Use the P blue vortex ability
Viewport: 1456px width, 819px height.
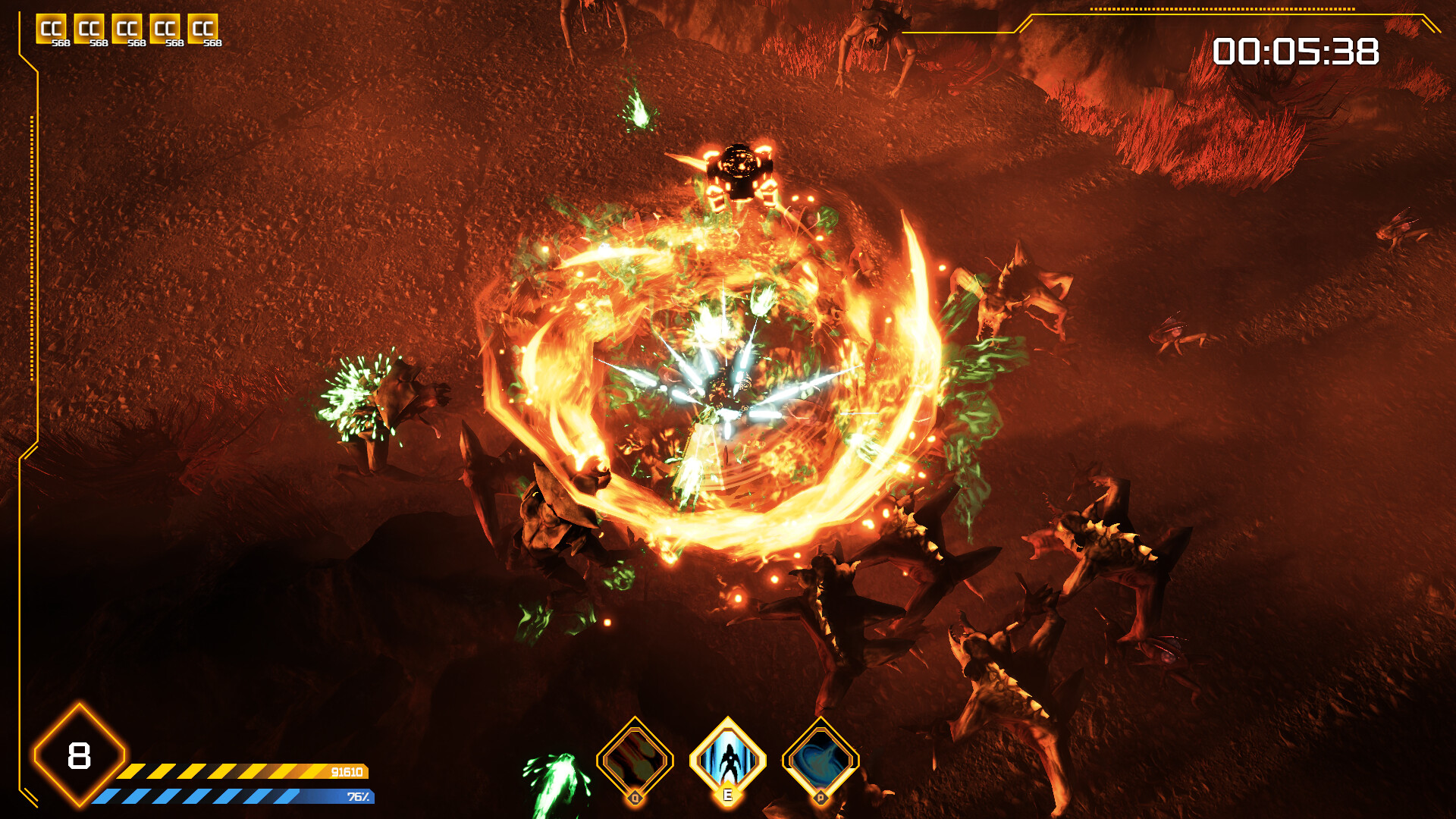click(x=821, y=761)
